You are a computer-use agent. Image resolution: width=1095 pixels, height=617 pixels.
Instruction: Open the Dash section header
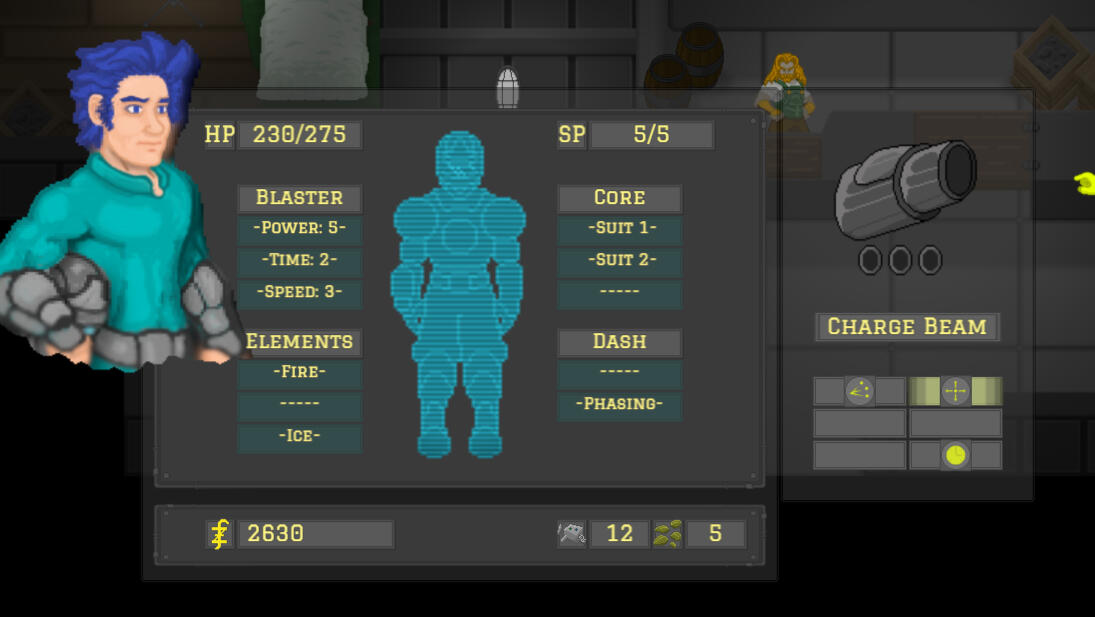[619, 342]
